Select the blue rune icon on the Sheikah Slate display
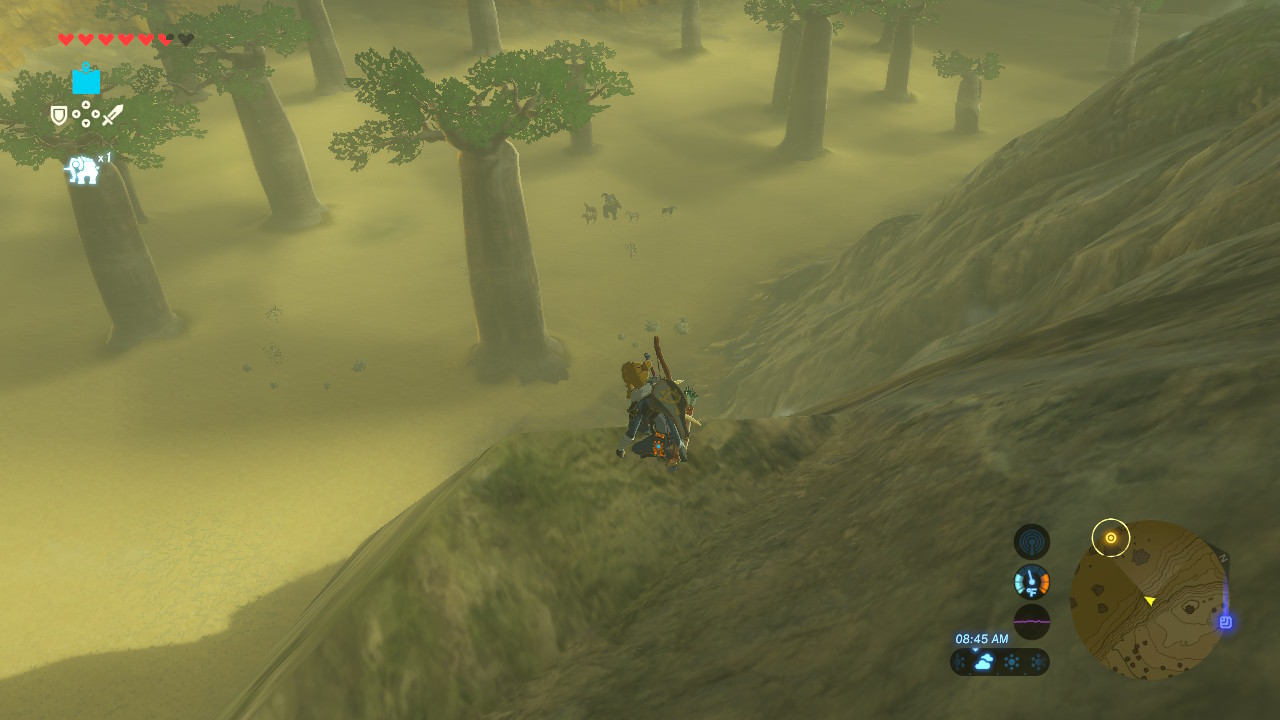The height and width of the screenshot is (720, 1280). coord(86,81)
